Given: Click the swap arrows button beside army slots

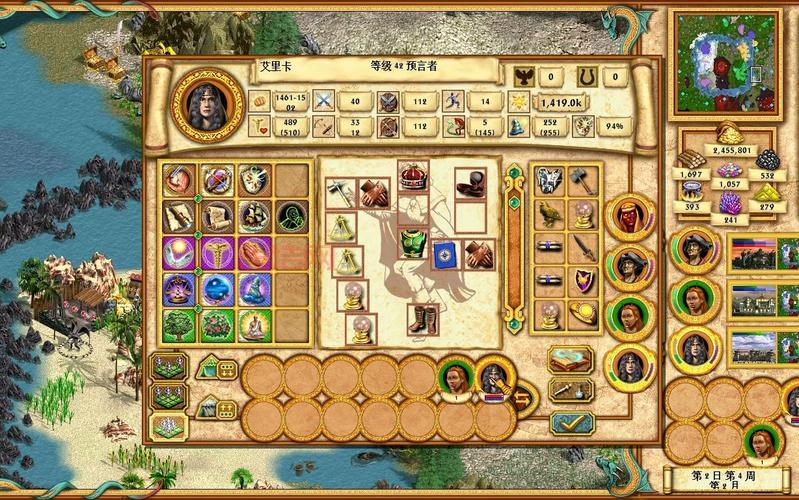Looking at the screenshot, I should pyautogui.click(x=523, y=399).
